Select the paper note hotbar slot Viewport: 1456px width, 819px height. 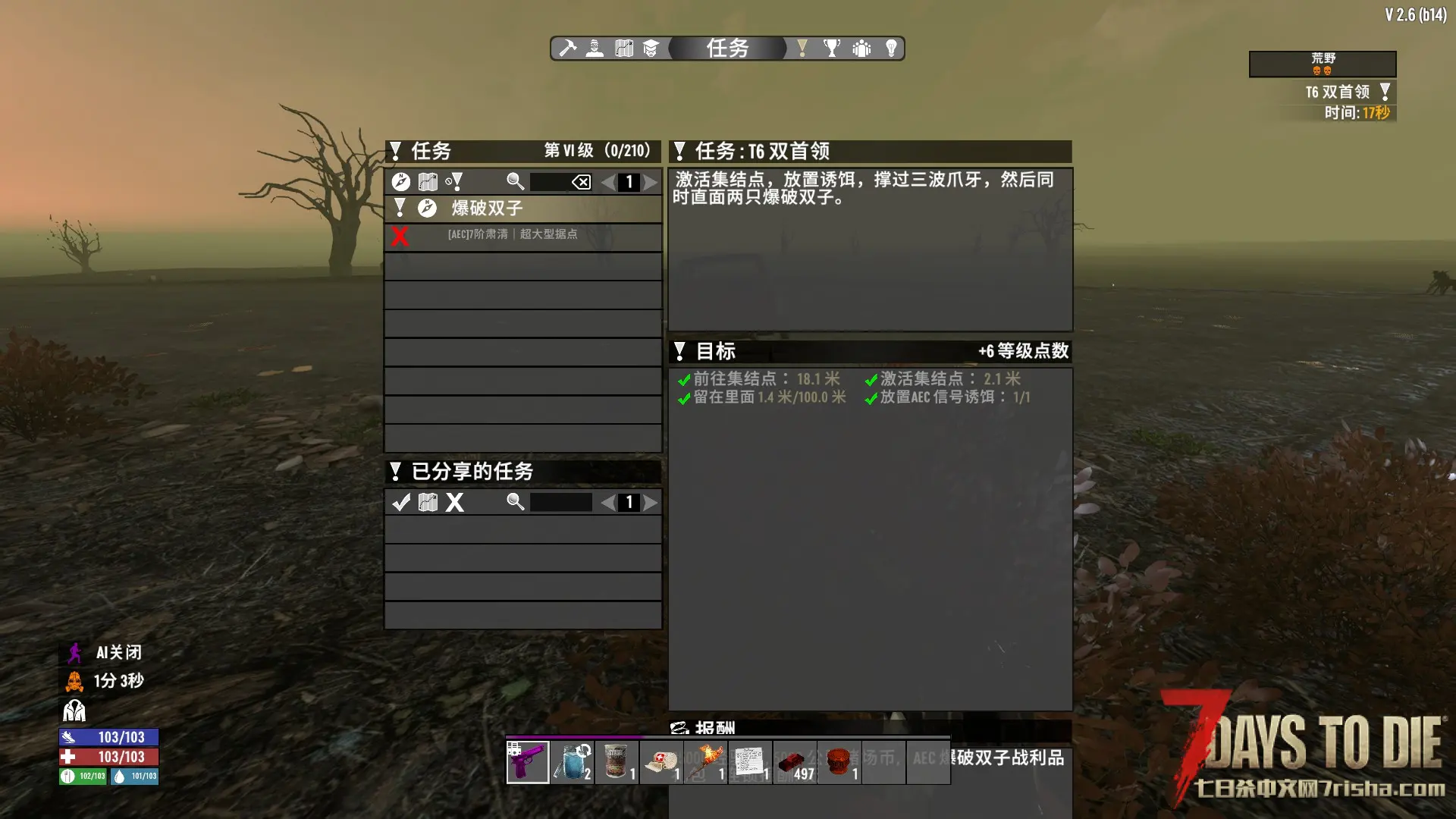tap(751, 762)
